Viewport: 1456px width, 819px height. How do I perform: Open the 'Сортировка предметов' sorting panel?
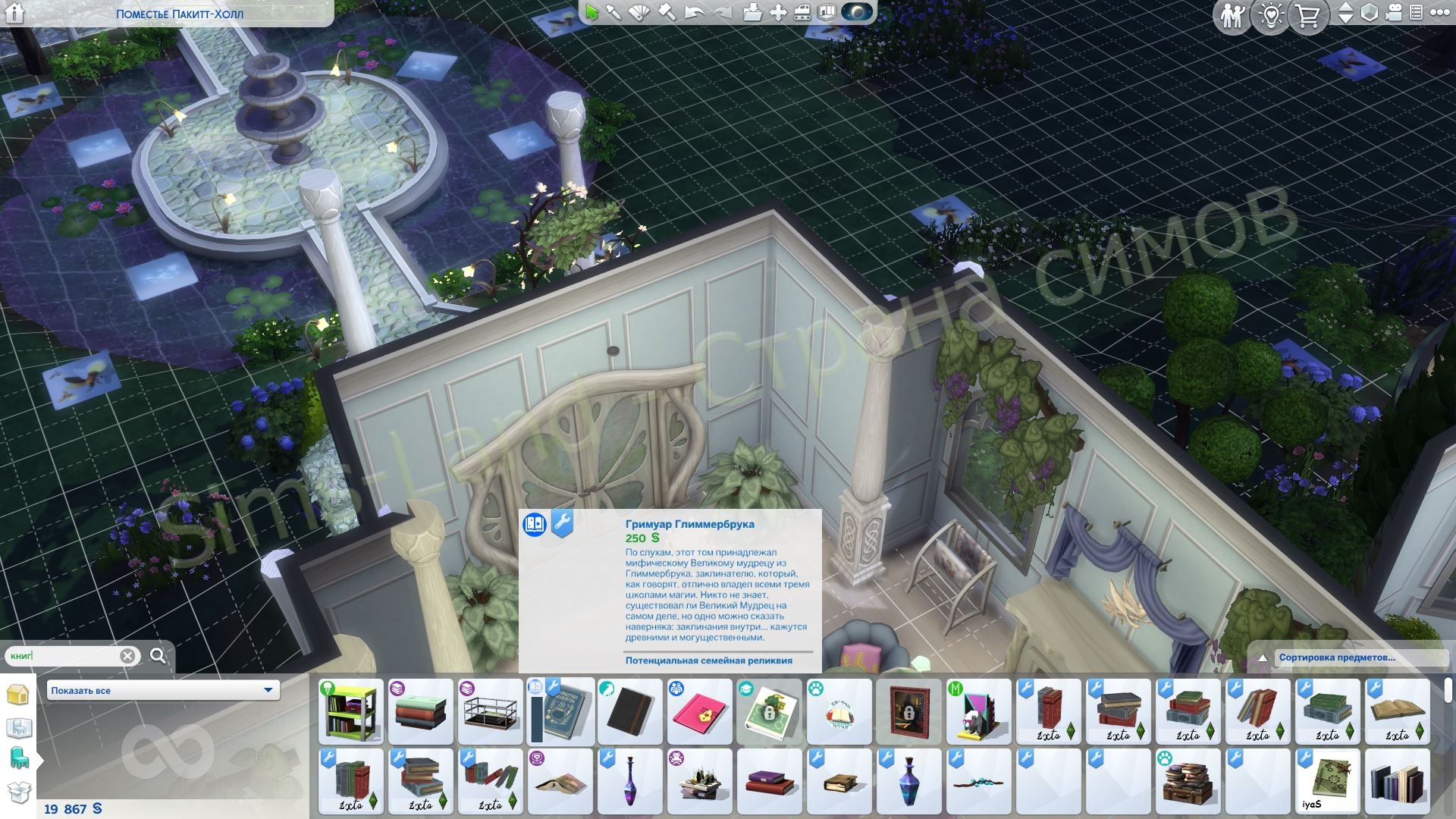tap(1337, 657)
